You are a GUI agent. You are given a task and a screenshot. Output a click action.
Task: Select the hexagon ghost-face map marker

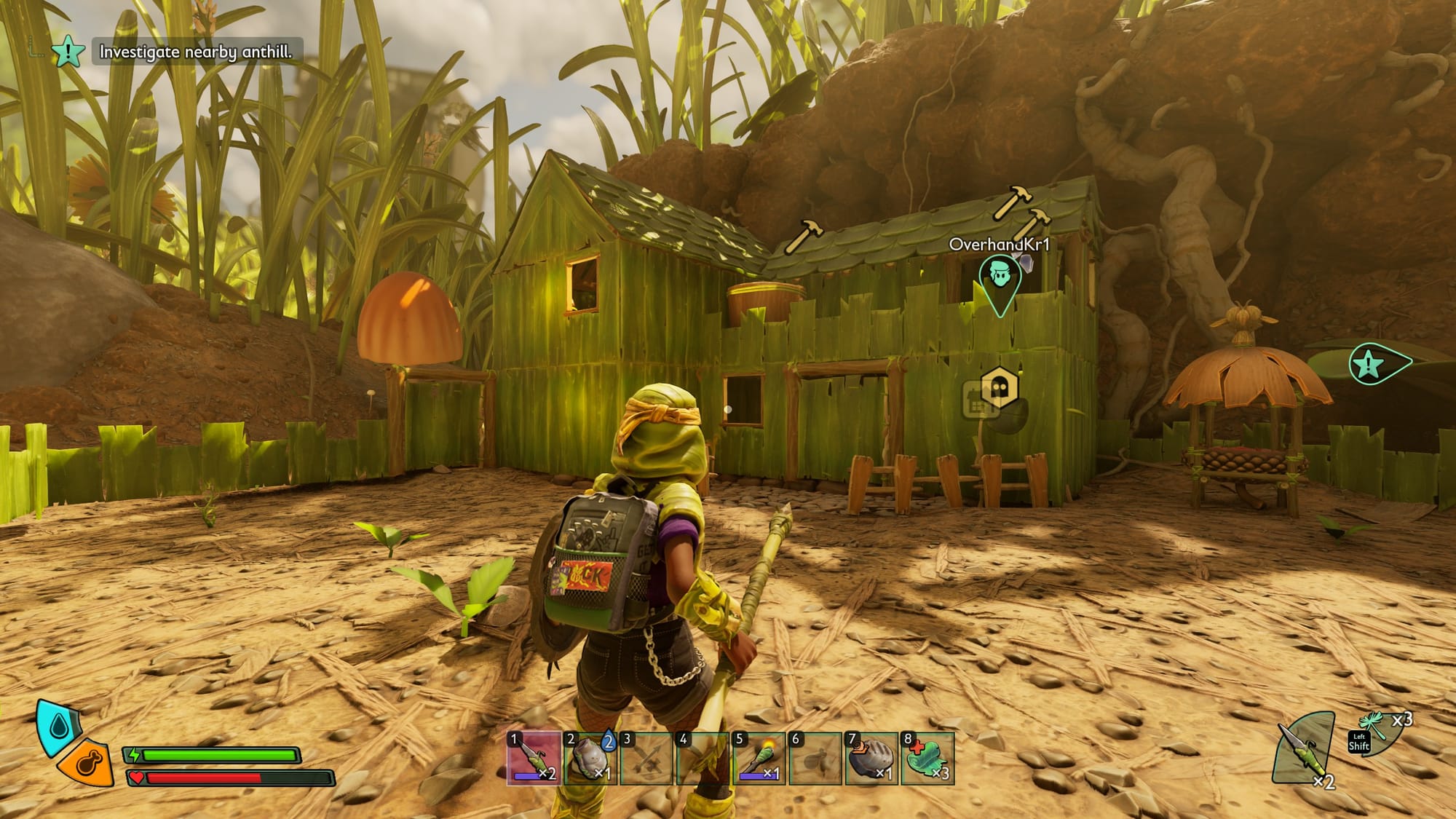[1000, 388]
